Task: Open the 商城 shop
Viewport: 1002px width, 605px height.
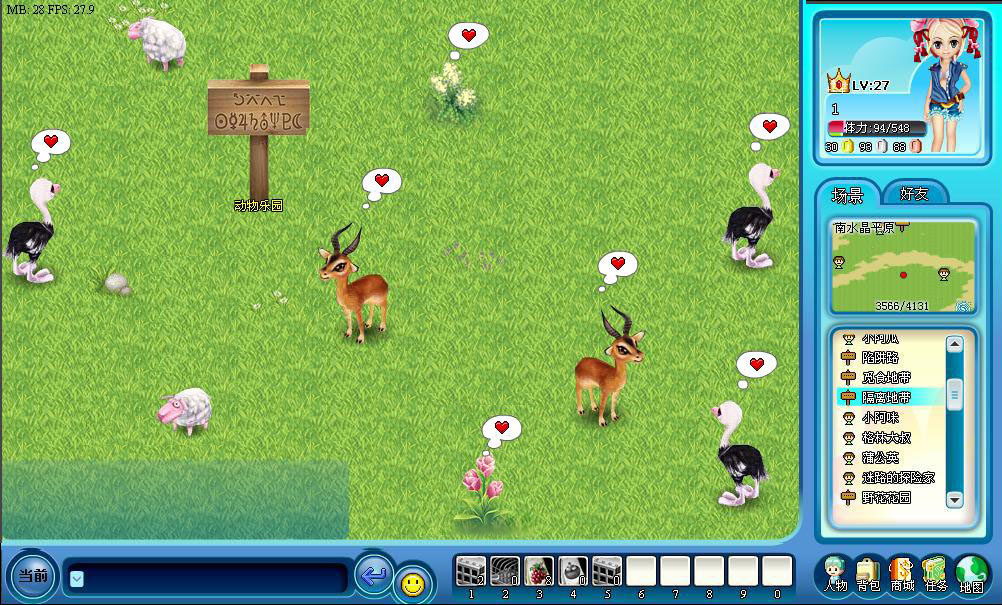Action: coord(902,573)
